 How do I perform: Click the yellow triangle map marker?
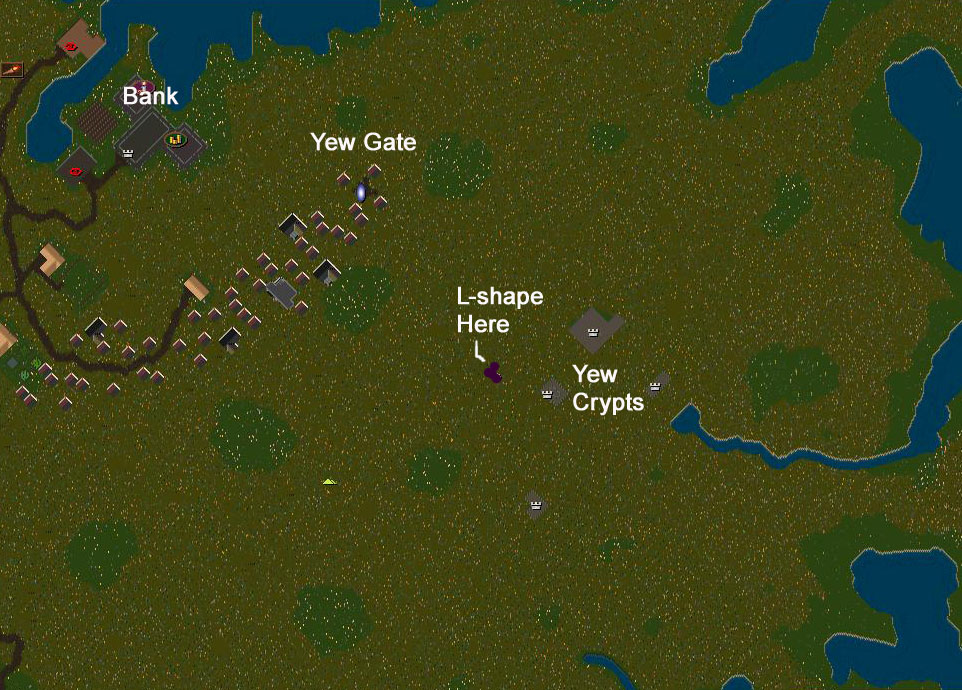[x=329, y=482]
